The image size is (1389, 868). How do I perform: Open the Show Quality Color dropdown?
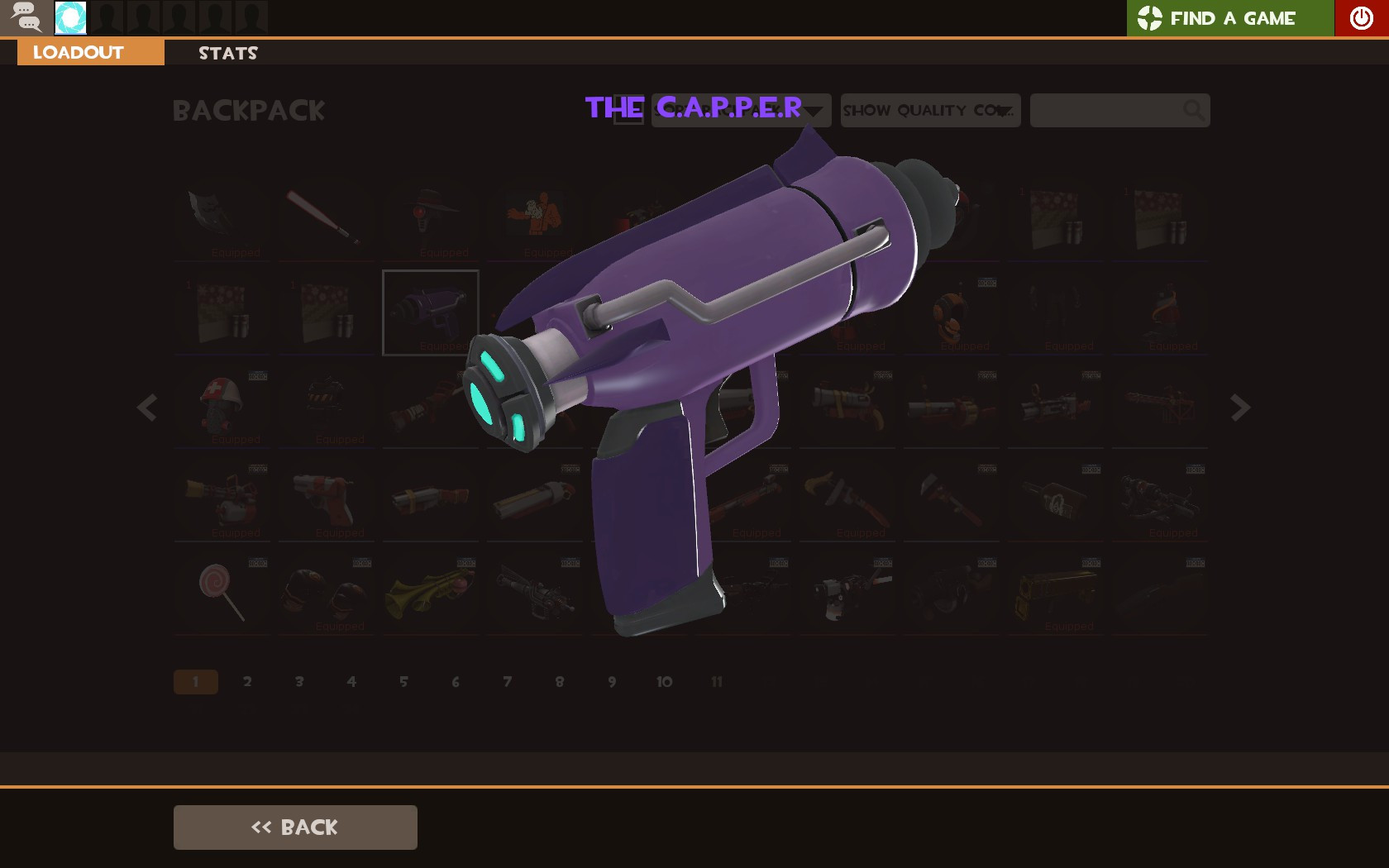pos(930,110)
